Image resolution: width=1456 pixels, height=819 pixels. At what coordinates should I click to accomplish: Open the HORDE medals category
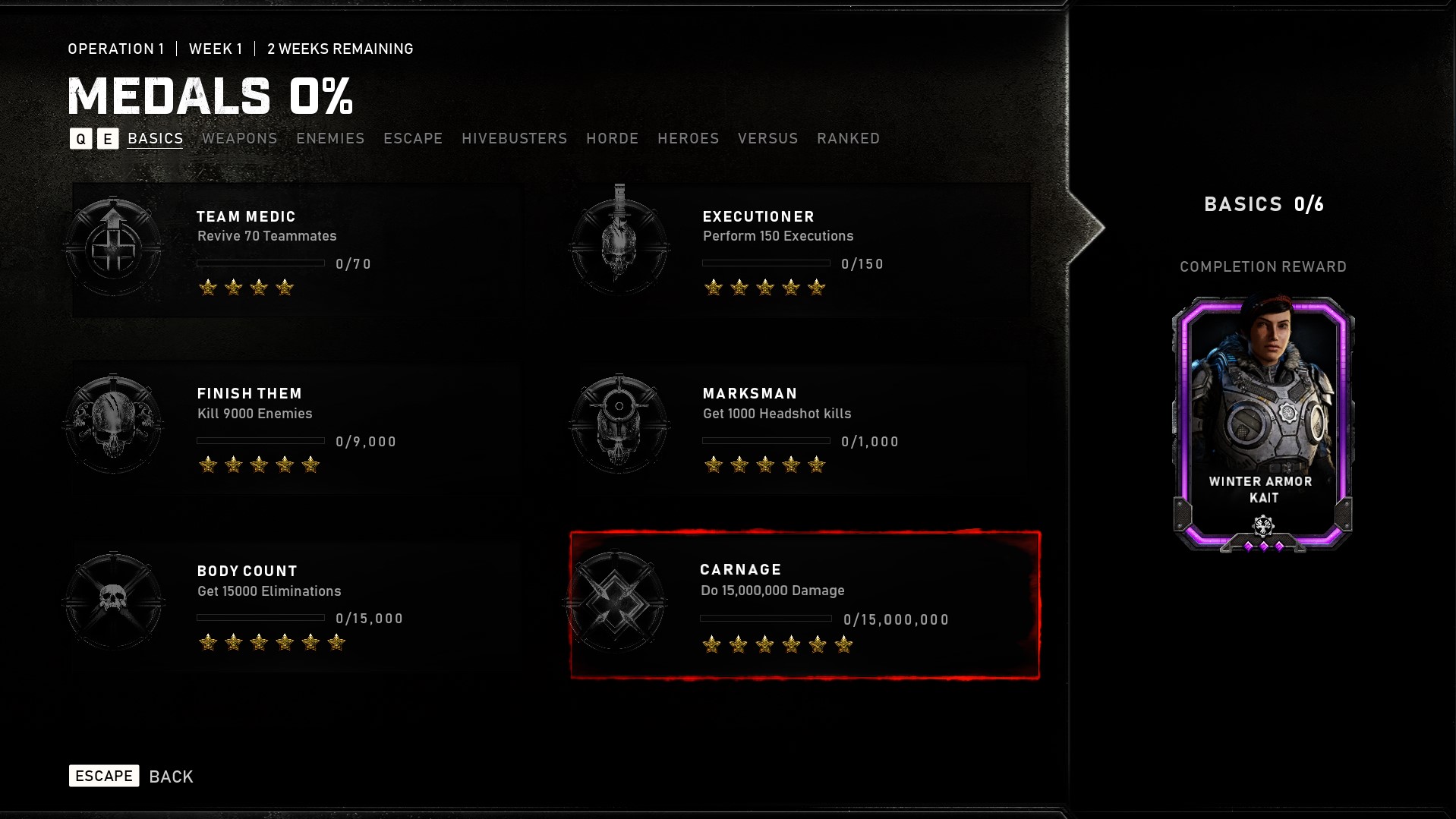(x=612, y=138)
